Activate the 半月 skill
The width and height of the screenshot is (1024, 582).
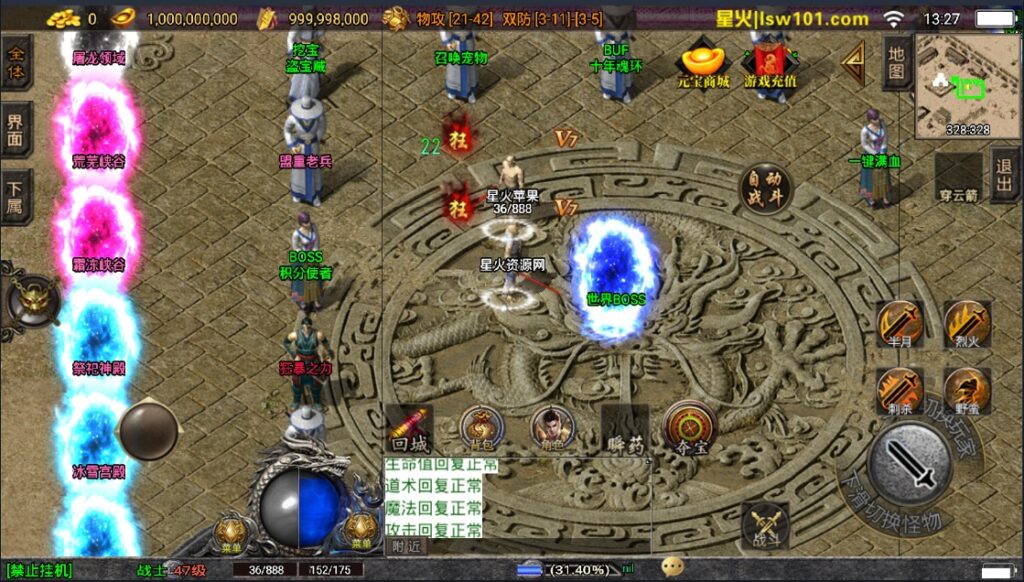[x=899, y=324]
